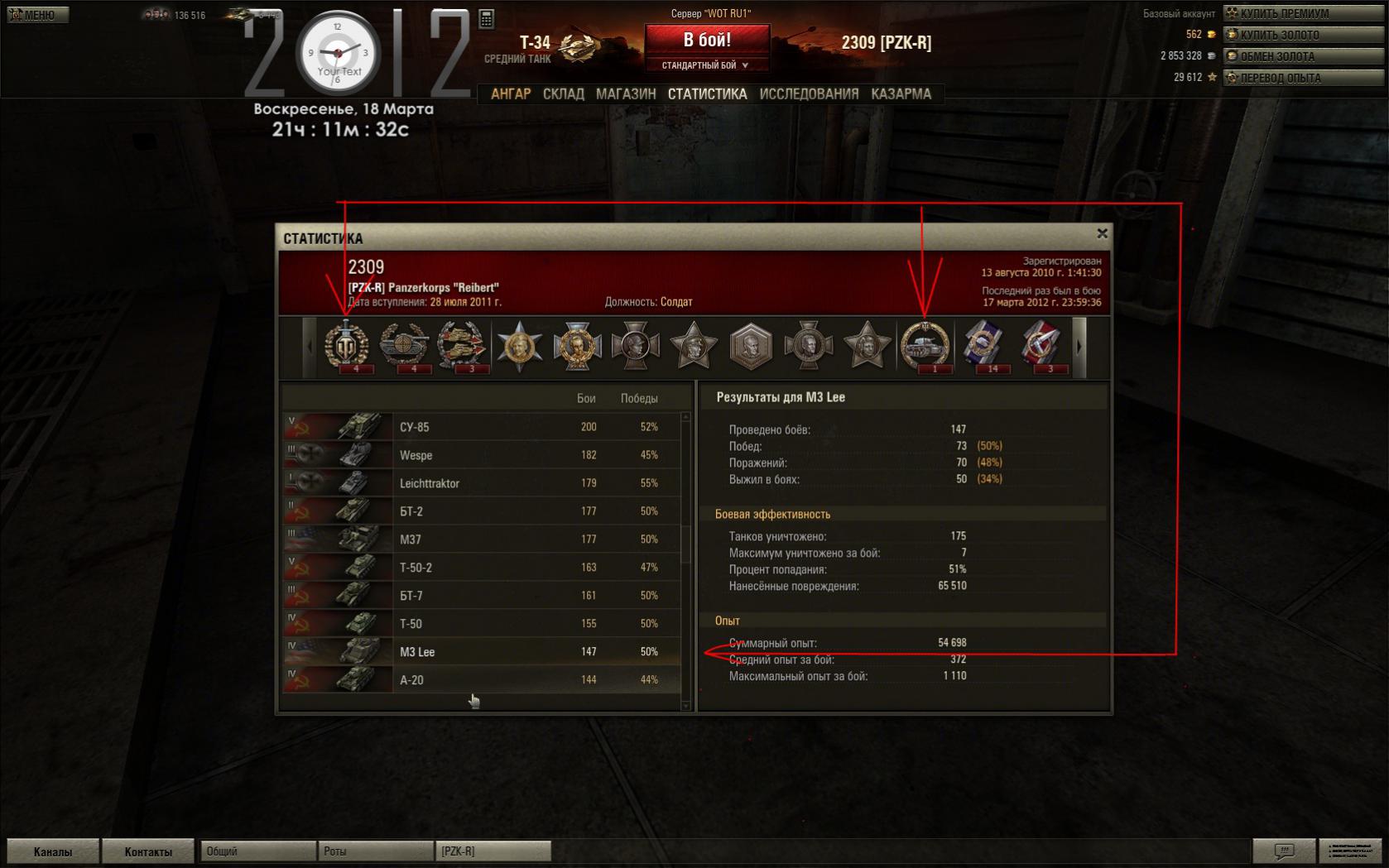Click the red "В бой!" battle button
The image size is (1389, 868).
(707, 40)
